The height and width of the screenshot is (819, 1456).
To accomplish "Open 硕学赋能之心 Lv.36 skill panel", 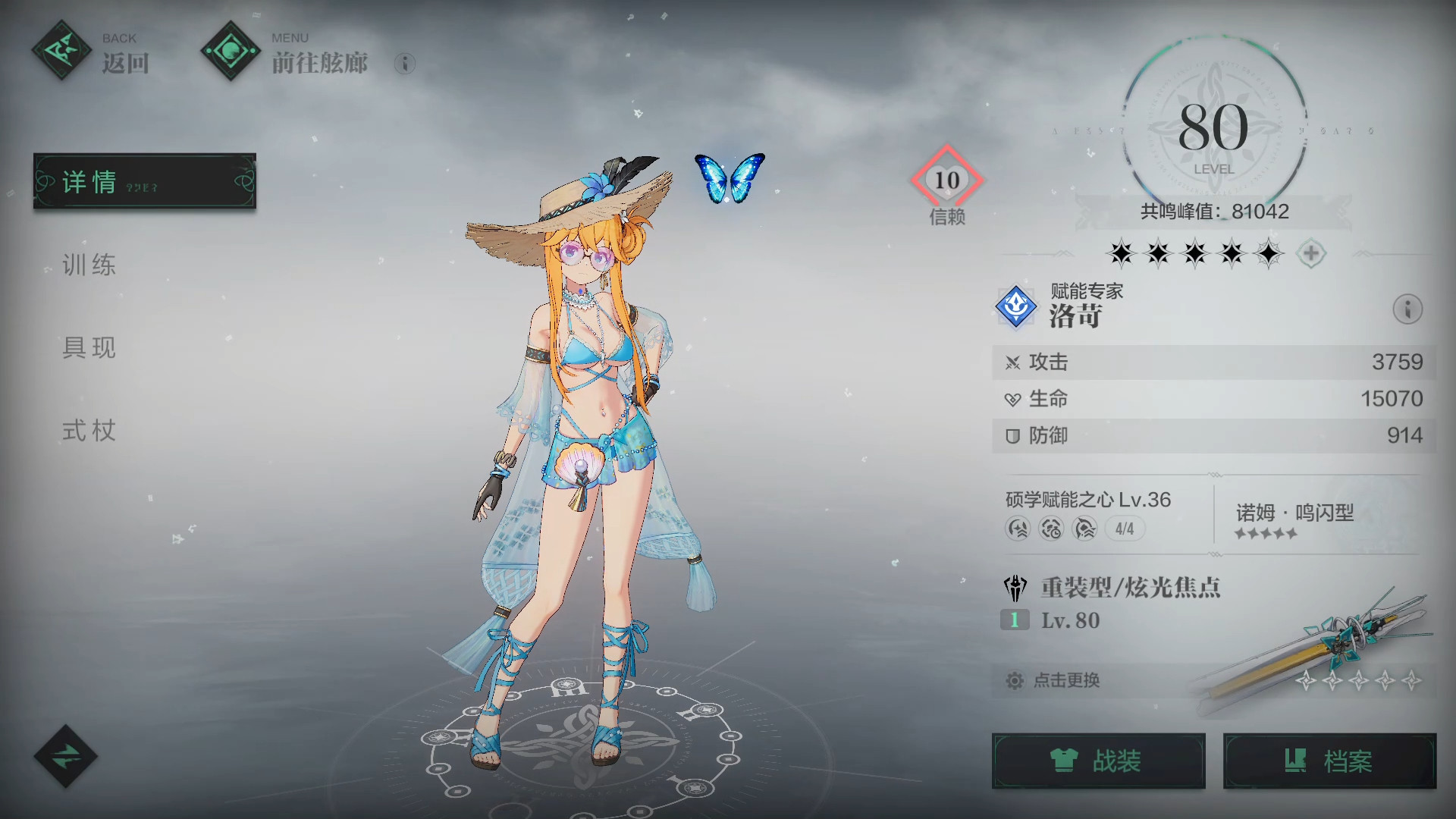I will click(1088, 513).
